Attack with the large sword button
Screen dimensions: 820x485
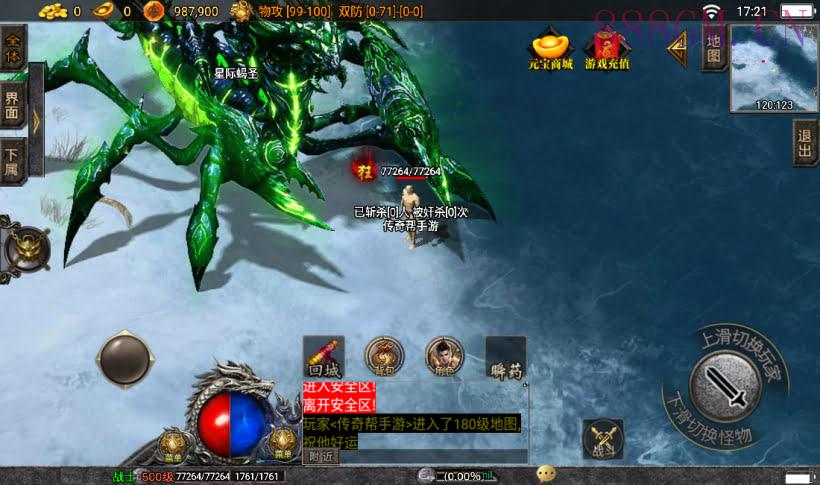725,387
